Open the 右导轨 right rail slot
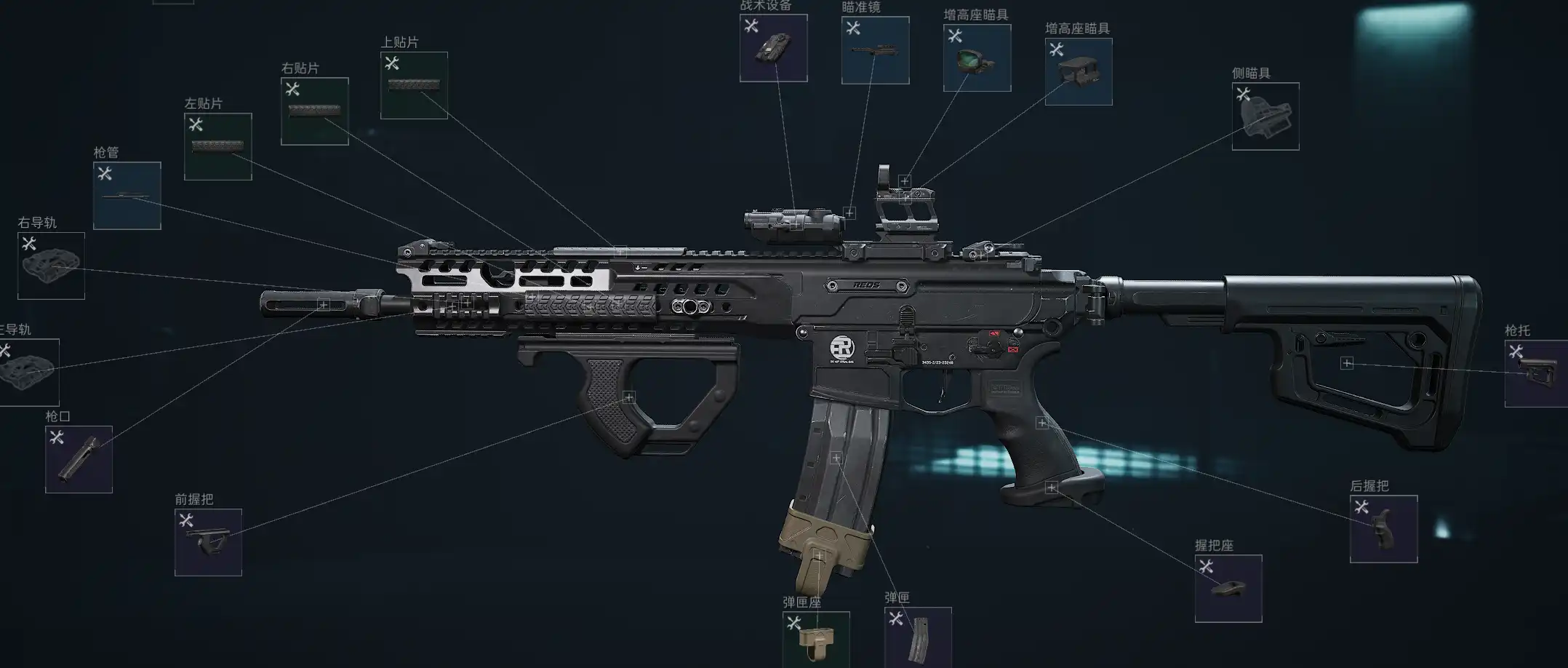Image resolution: width=1568 pixels, height=668 pixels. (x=51, y=266)
